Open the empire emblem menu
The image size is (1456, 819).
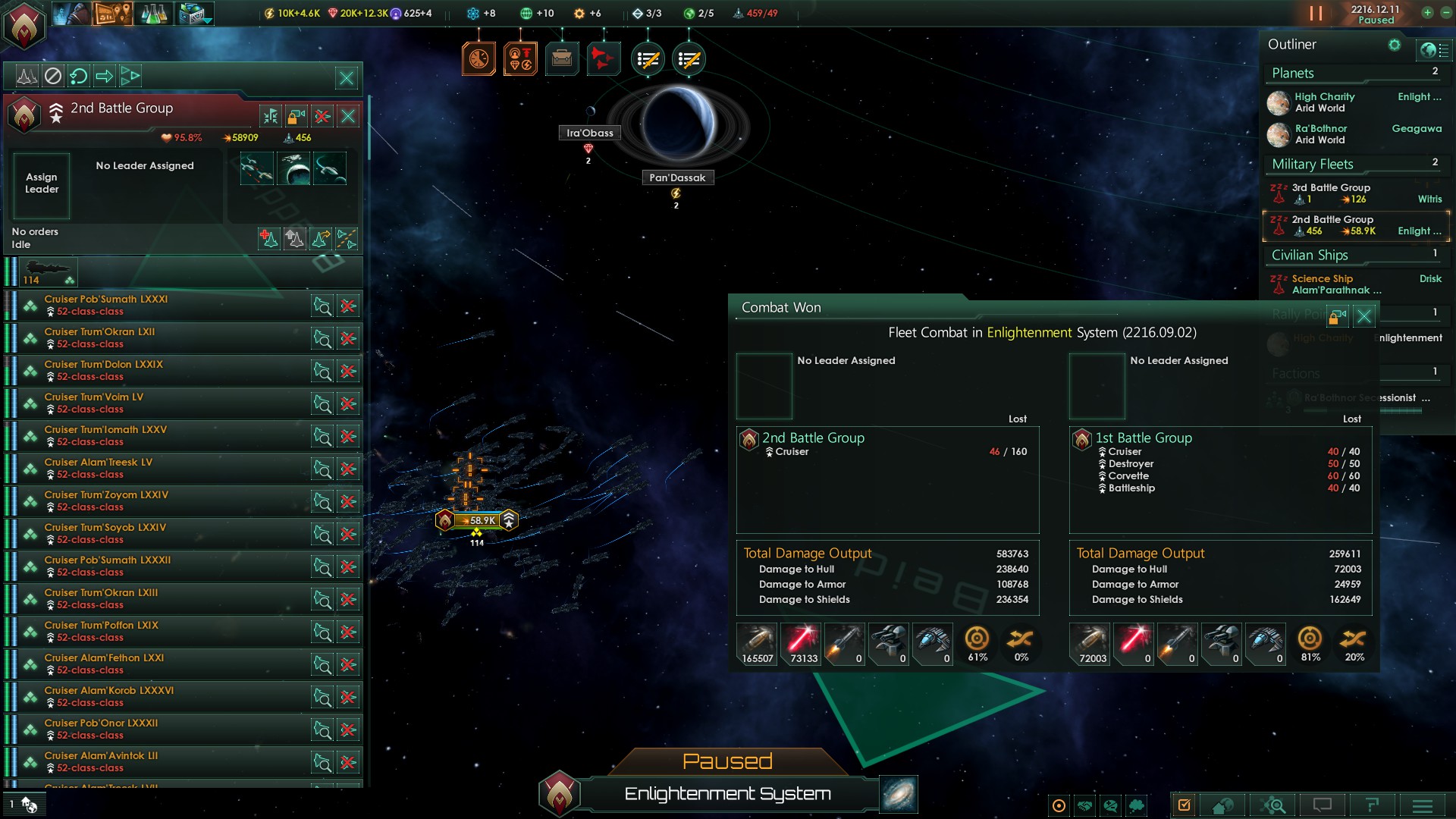[24, 24]
